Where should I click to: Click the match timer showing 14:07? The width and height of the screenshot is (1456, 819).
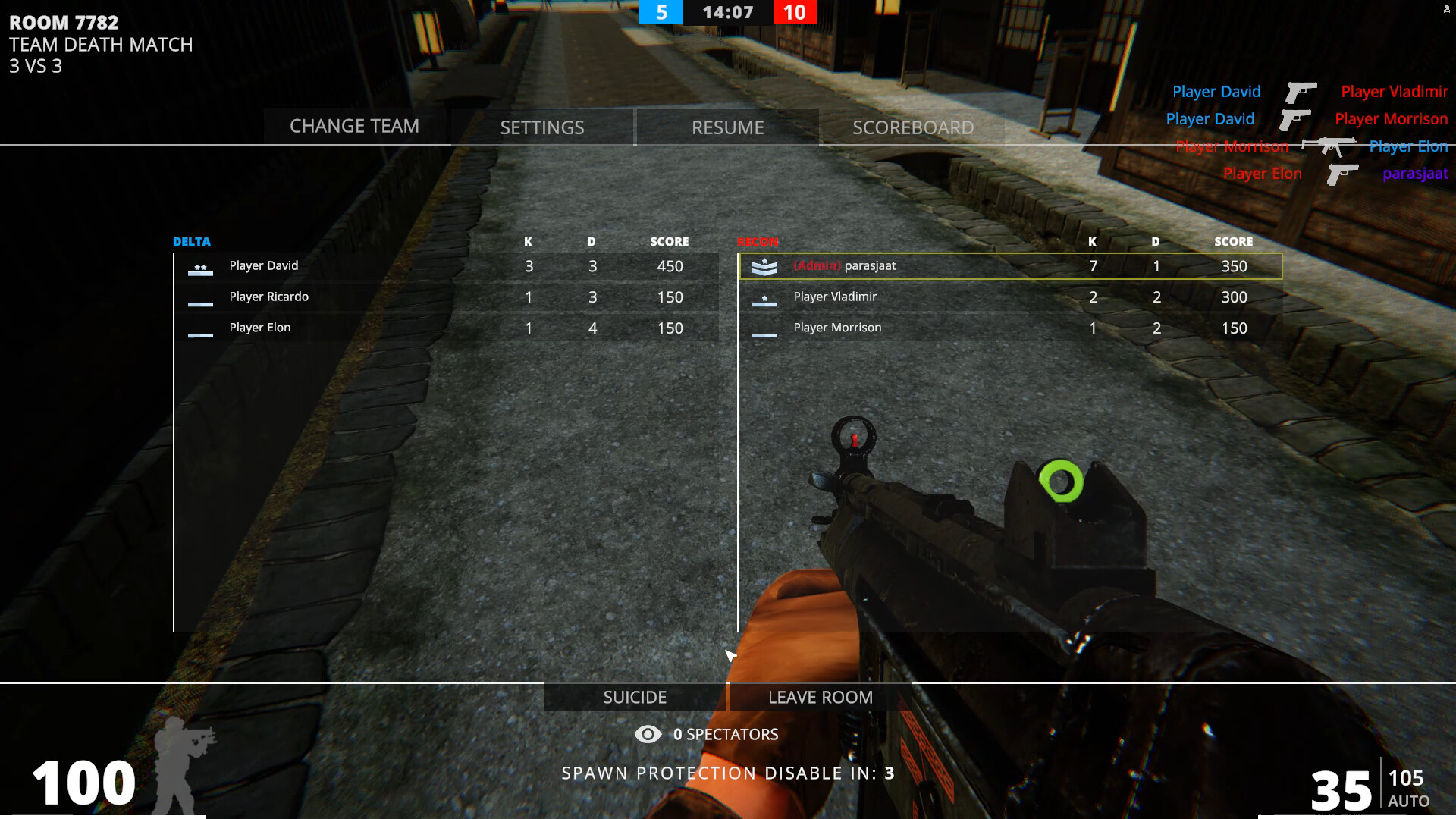pyautogui.click(x=726, y=12)
